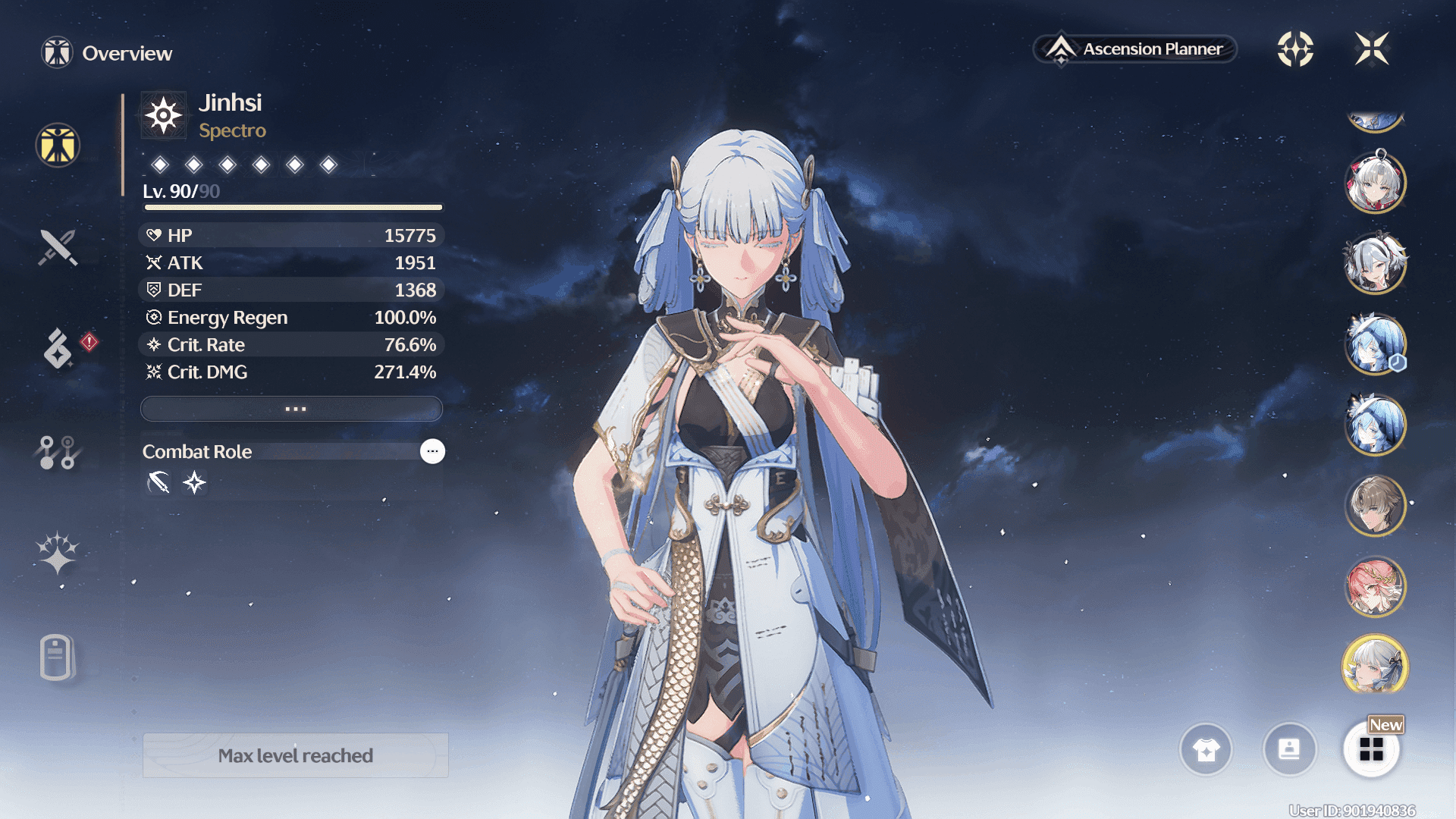Choose the red-haired resonator portrait
The image size is (1456, 819).
click(1375, 586)
